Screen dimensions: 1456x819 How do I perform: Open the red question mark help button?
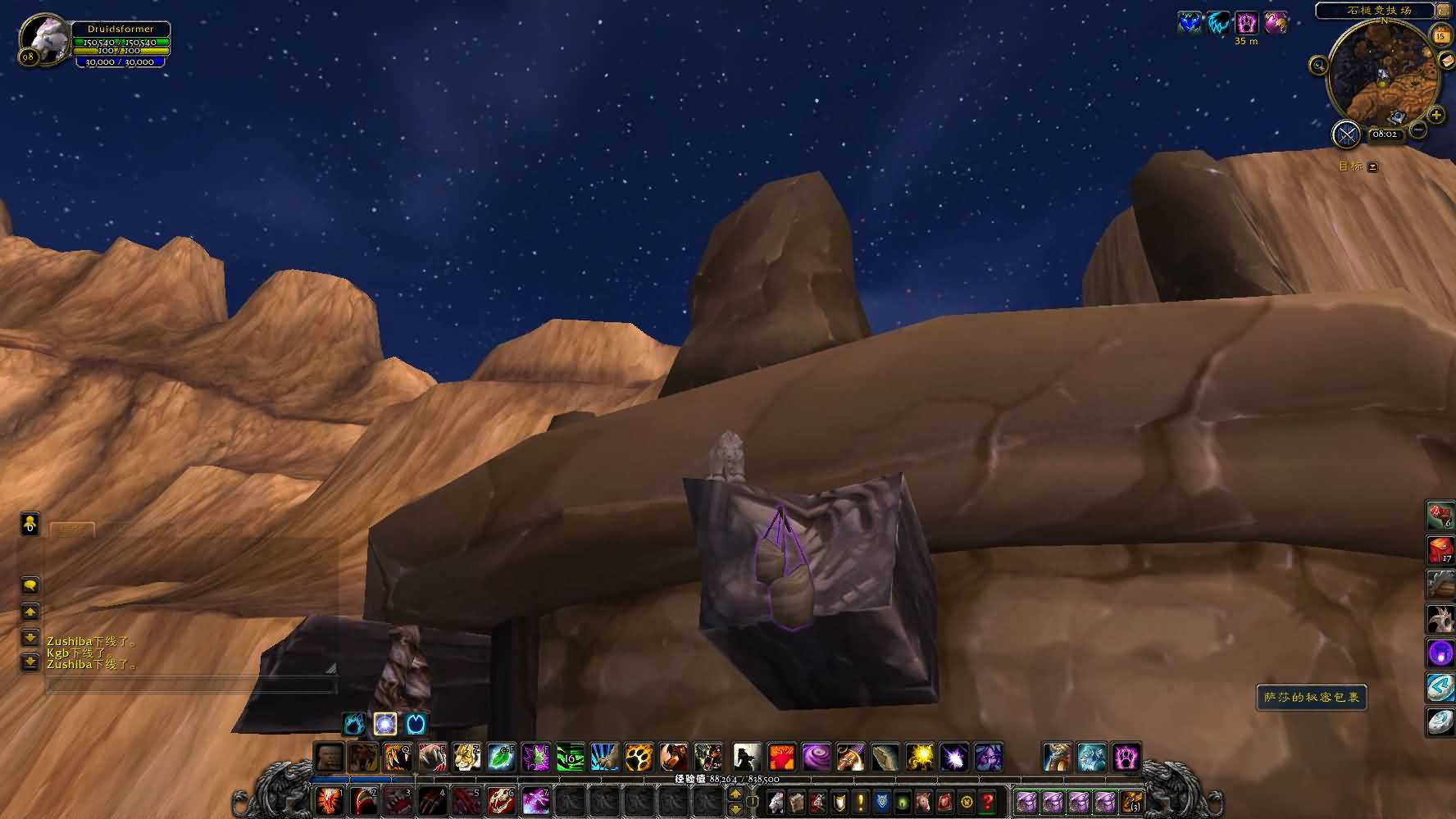pyautogui.click(x=989, y=801)
